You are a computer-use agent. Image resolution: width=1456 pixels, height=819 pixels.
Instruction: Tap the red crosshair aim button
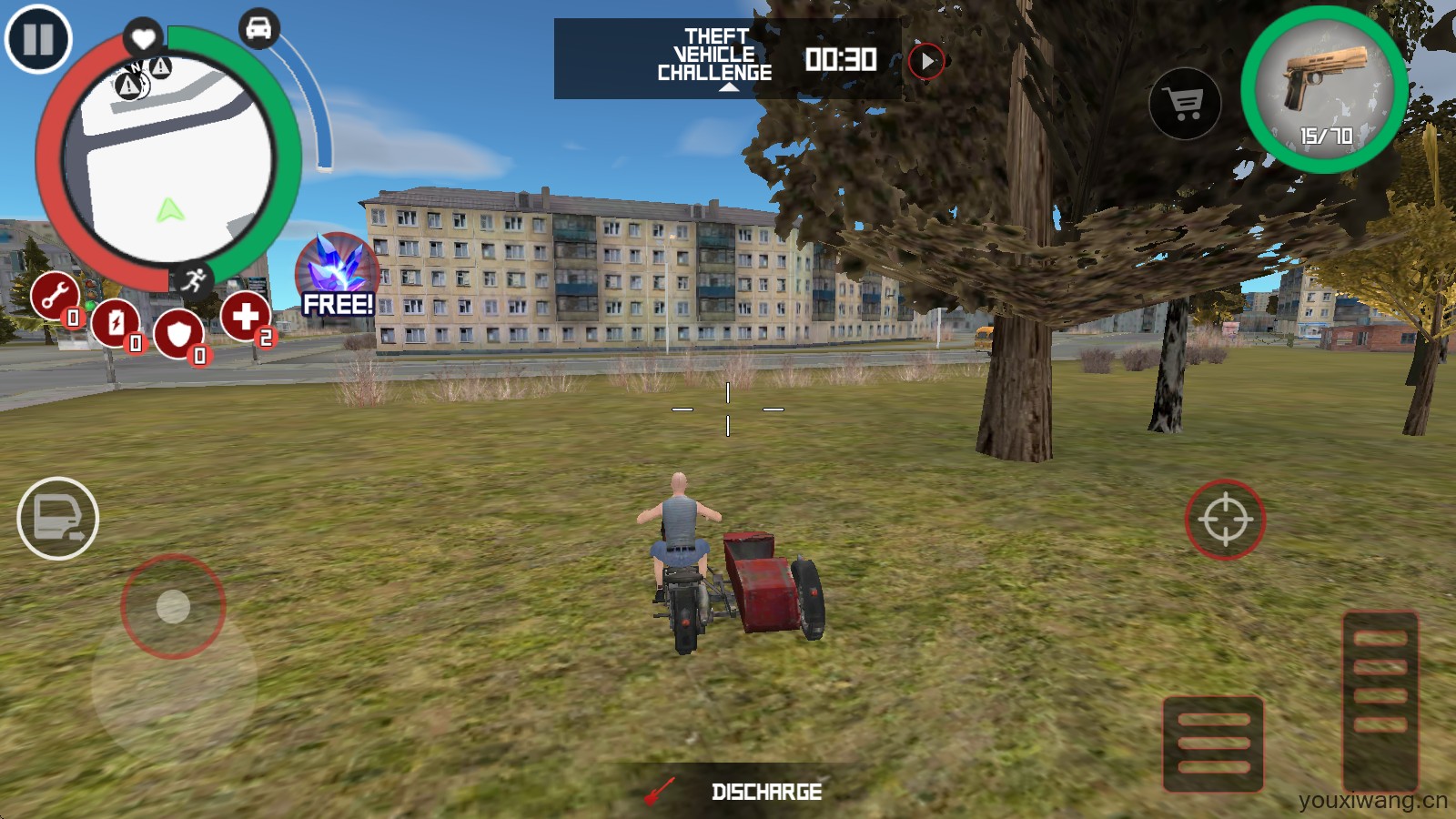click(x=1225, y=519)
